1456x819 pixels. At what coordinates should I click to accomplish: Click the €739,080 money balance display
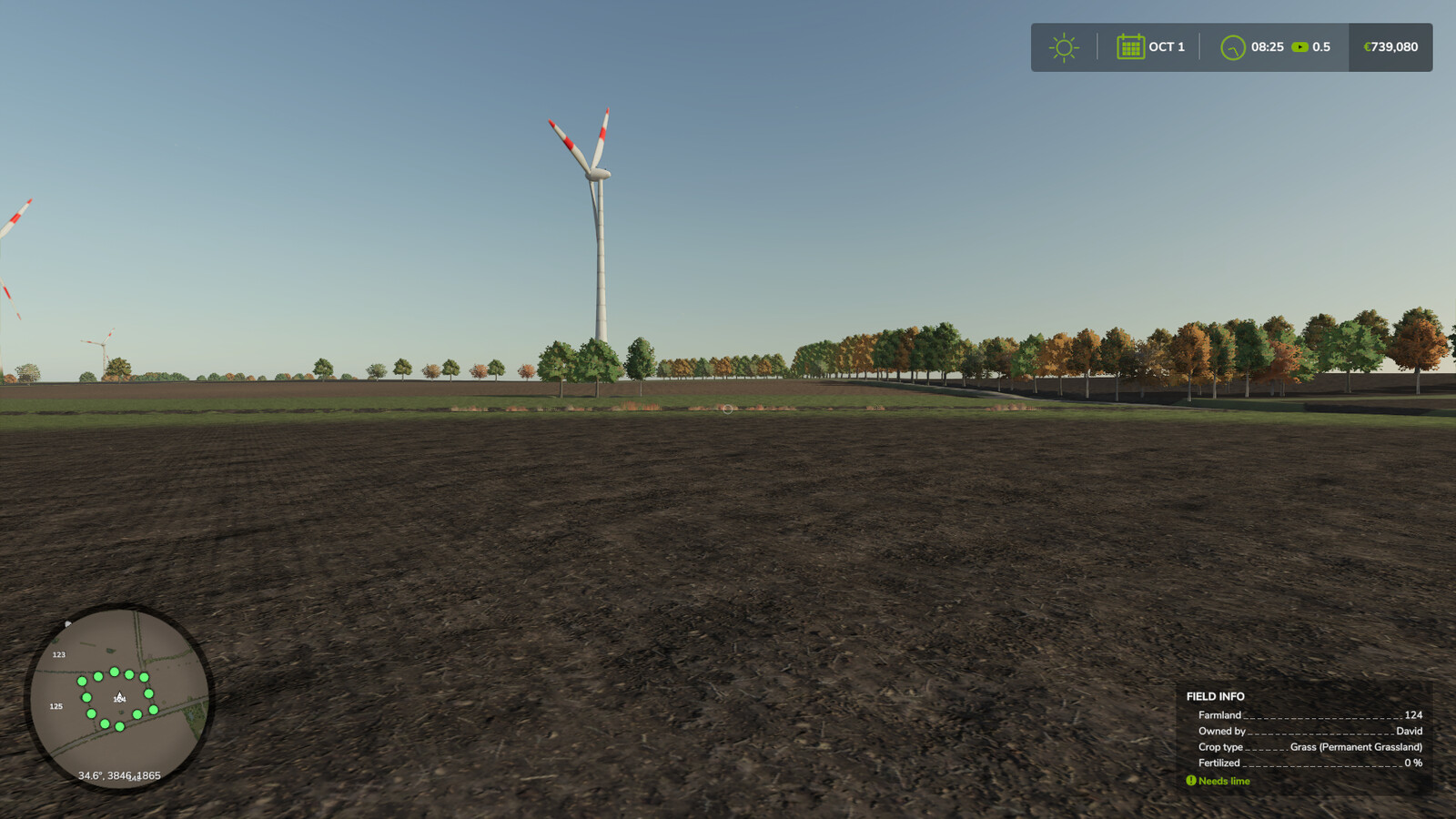click(1390, 46)
